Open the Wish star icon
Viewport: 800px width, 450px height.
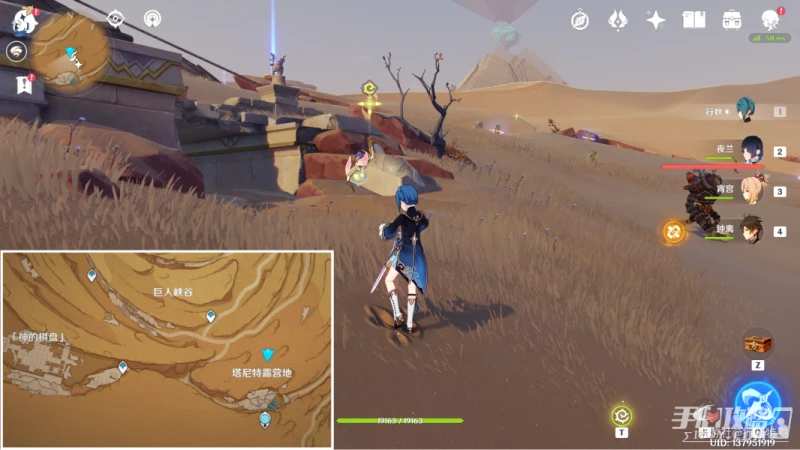(656, 20)
